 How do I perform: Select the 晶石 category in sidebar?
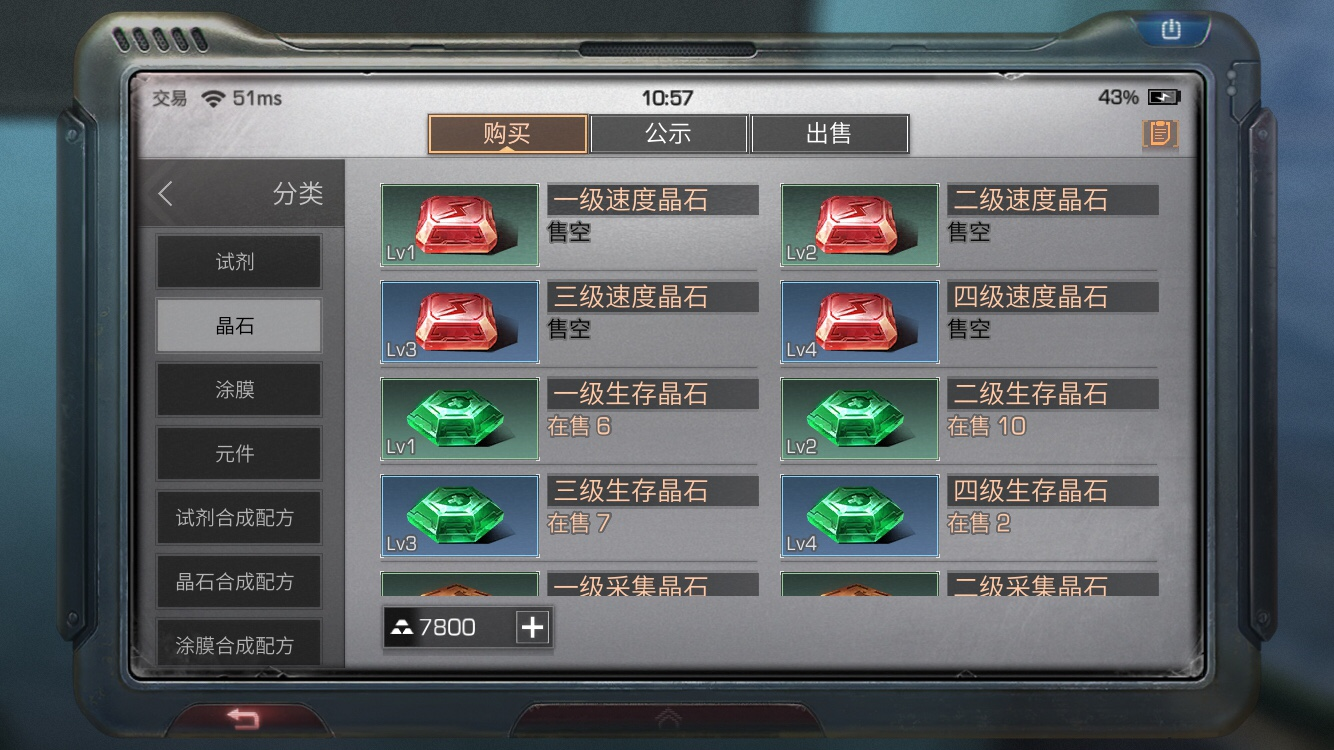pyautogui.click(x=238, y=325)
